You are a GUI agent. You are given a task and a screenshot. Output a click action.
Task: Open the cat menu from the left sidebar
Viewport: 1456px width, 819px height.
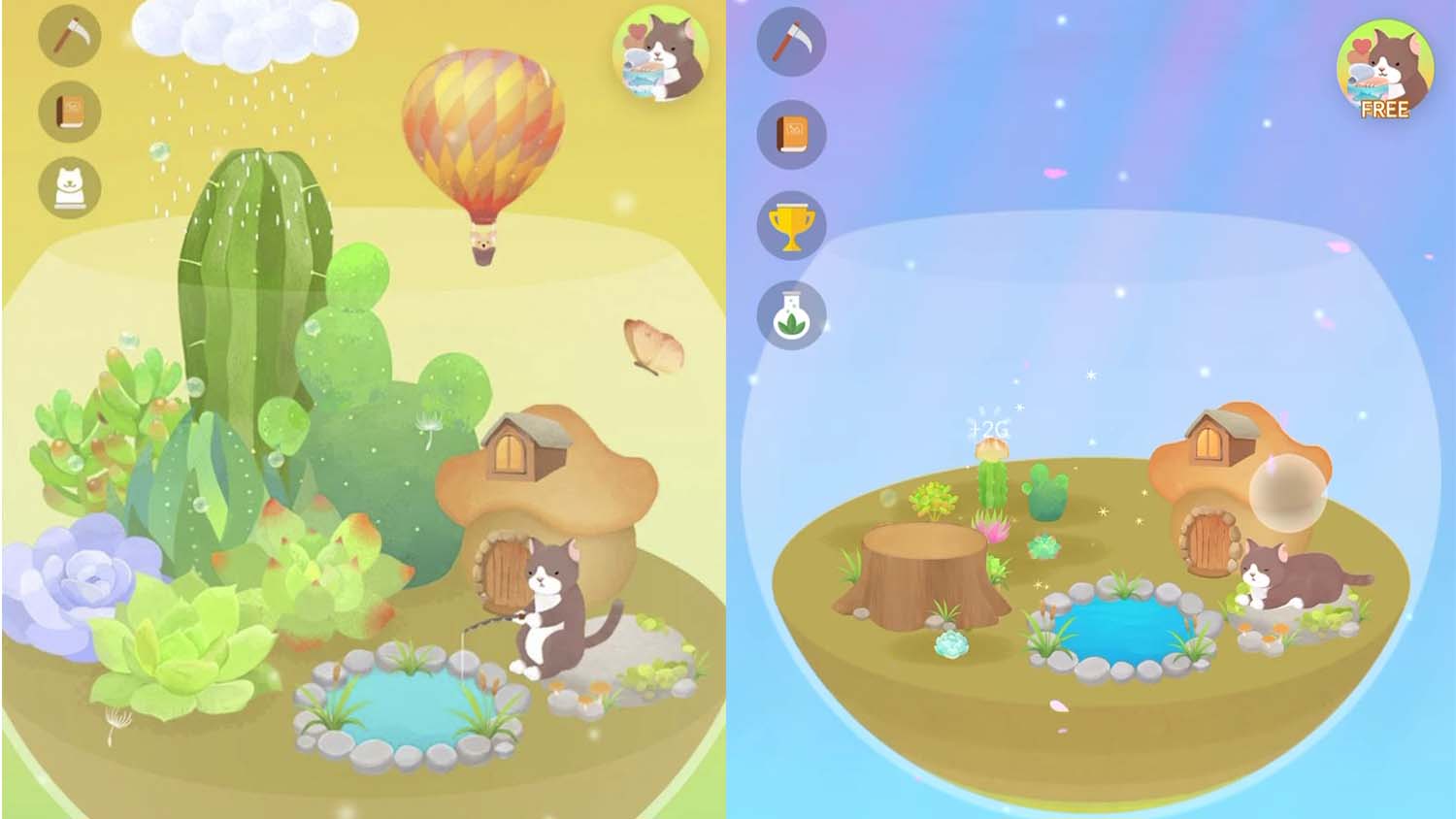click(70, 186)
